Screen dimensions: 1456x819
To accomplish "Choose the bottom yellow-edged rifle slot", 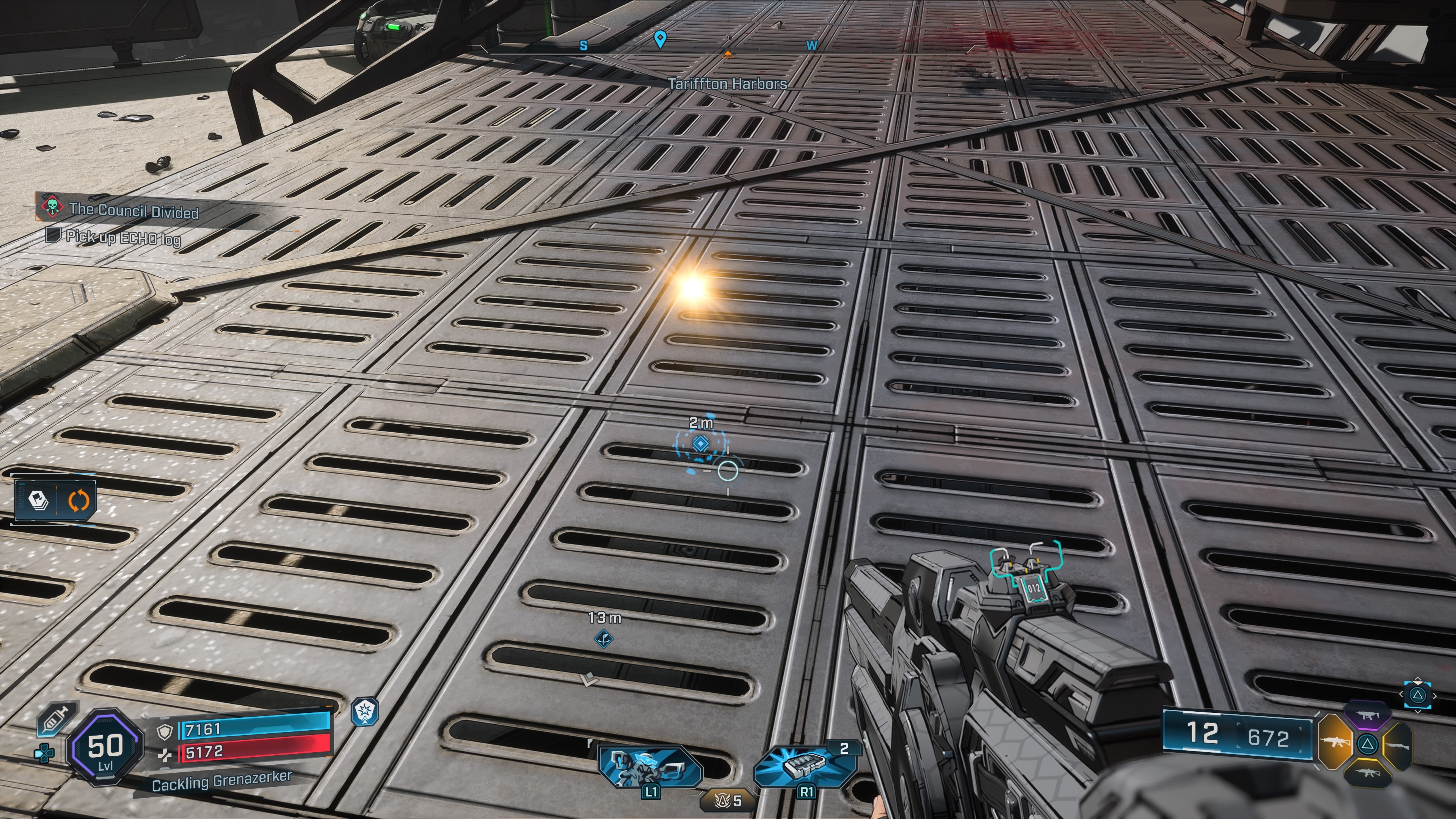I will [x=1368, y=772].
